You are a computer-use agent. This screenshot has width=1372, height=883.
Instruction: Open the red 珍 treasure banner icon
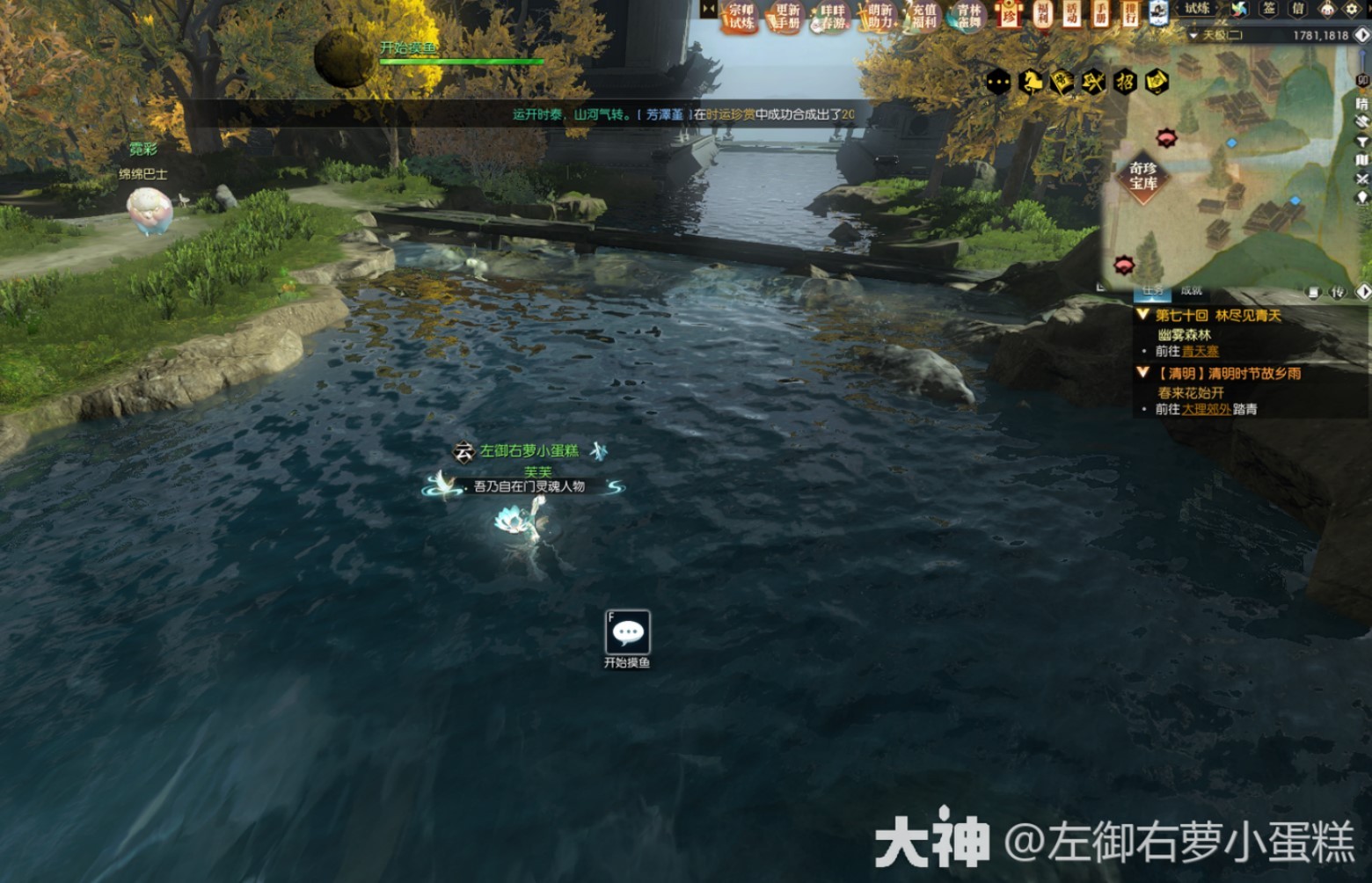(x=1007, y=16)
